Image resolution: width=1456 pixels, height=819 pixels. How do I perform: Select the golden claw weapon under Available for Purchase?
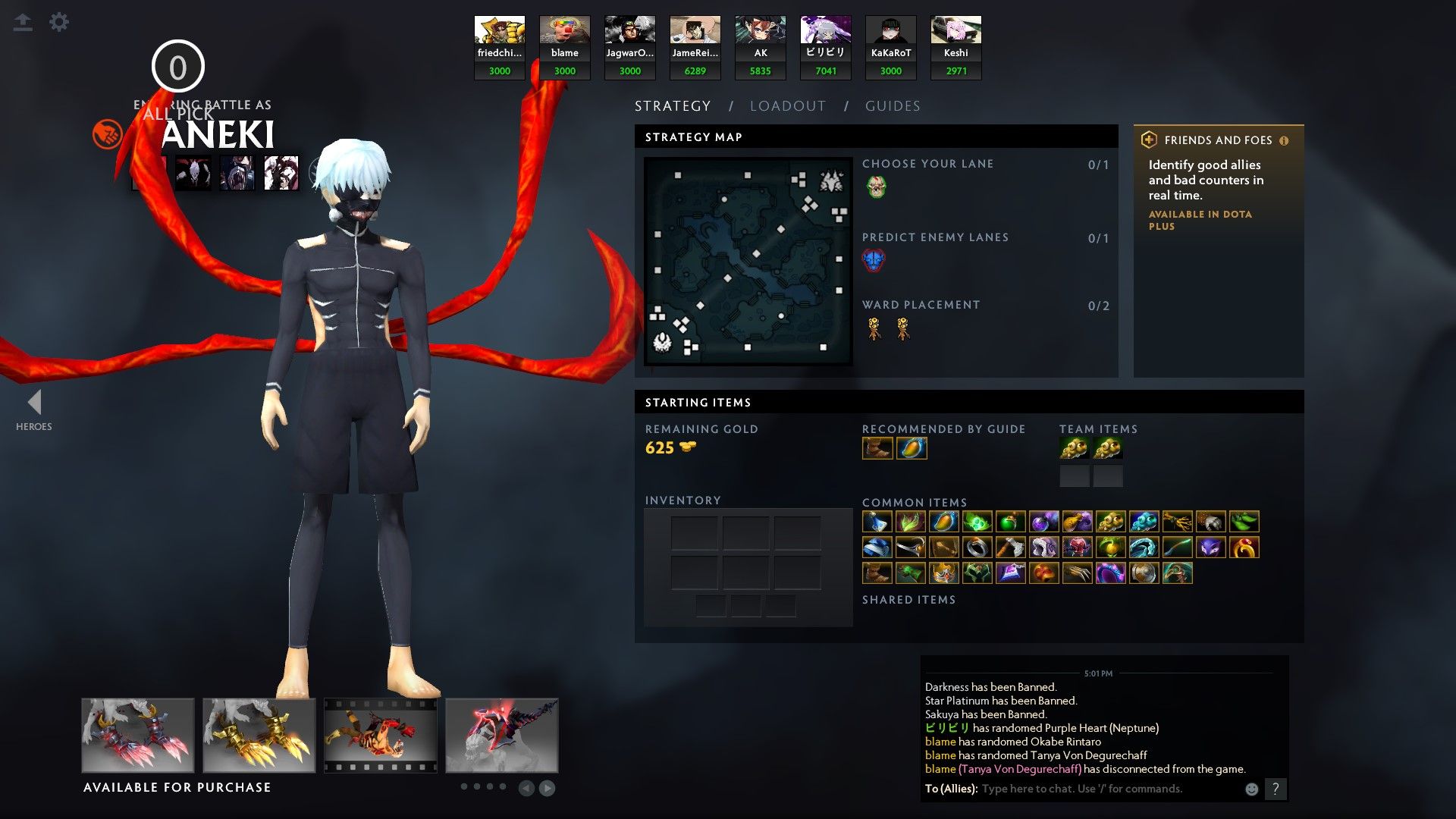pyautogui.click(x=258, y=734)
